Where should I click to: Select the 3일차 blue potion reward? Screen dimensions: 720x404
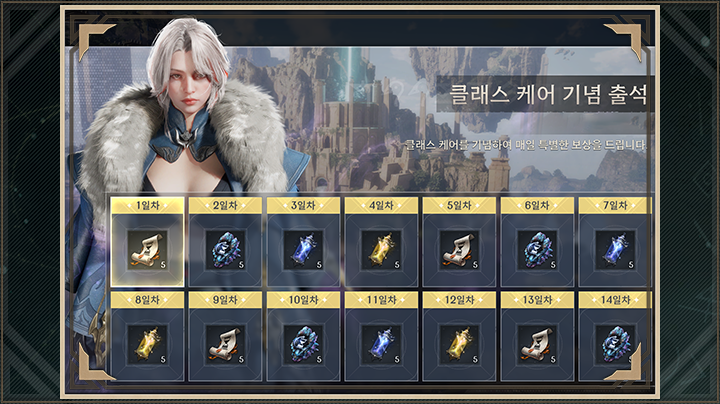[x=303, y=249]
